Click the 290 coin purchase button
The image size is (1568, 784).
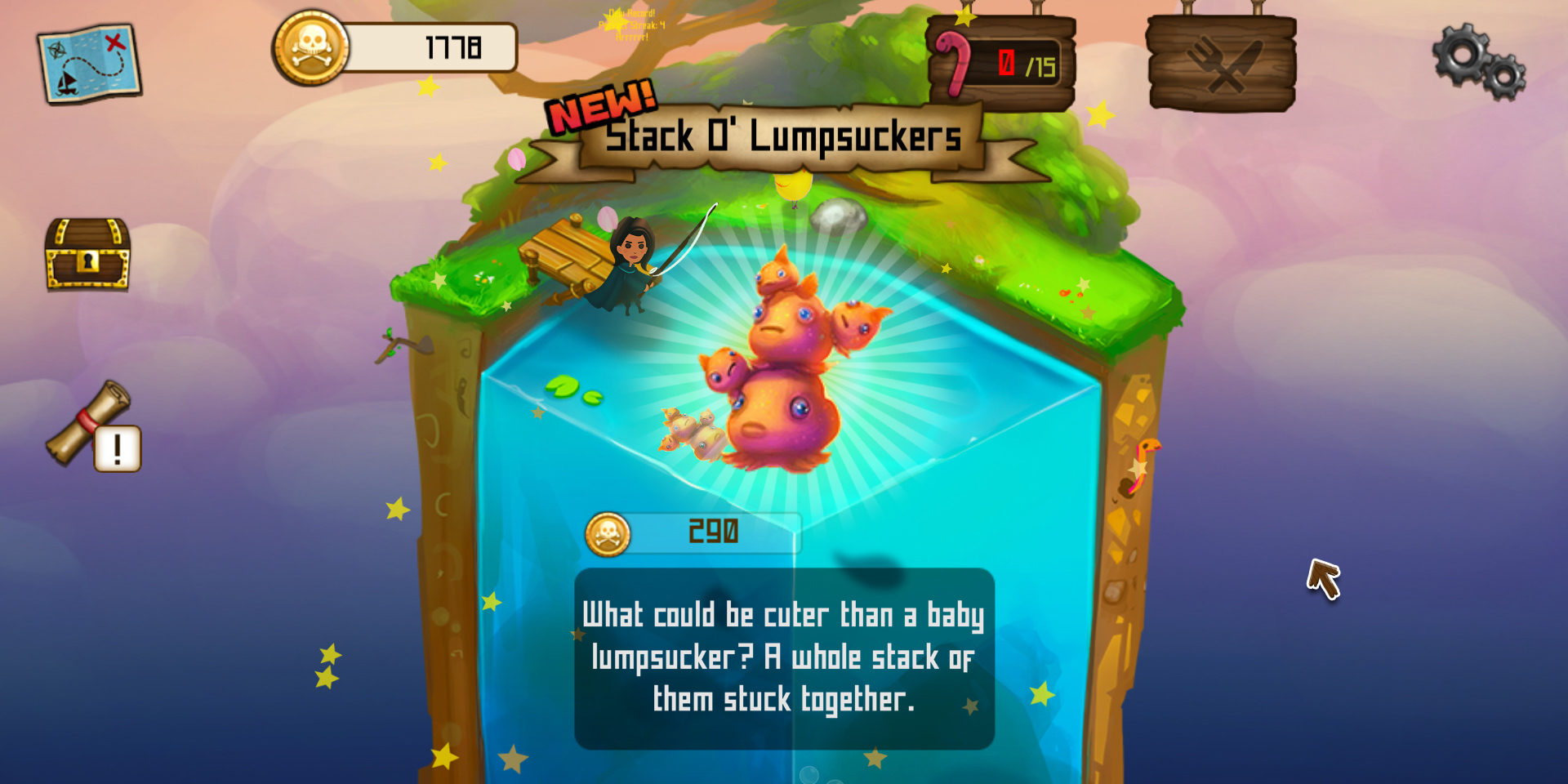tap(715, 532)
